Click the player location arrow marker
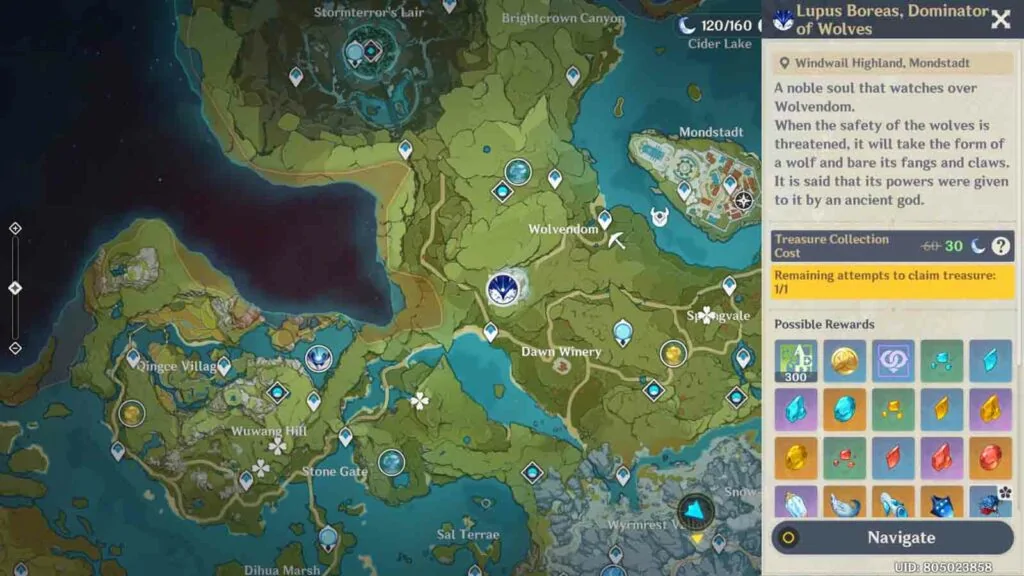The width and height of the screenshot is (1024, 576). coord(695,510)
